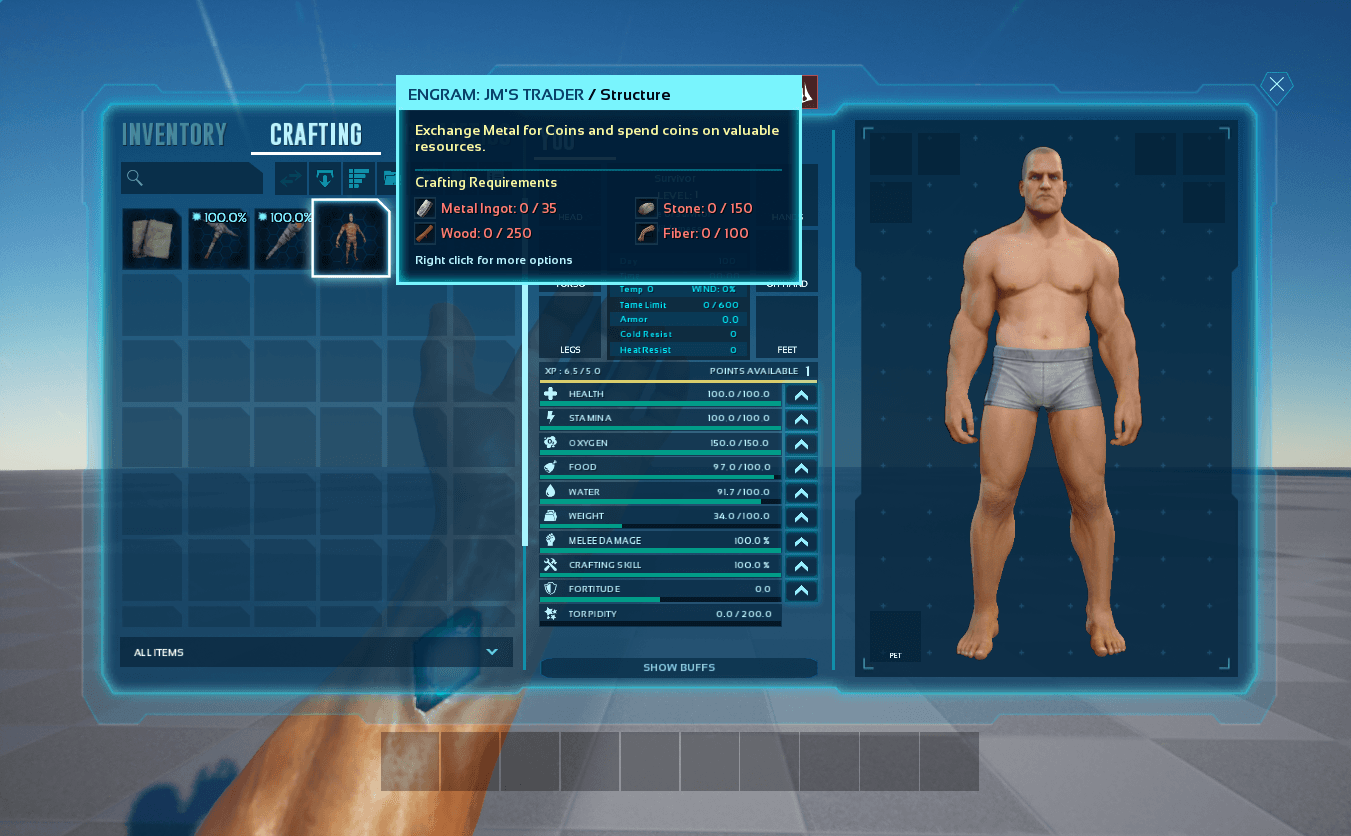
Task: Select the Crafting tab
Action: tap(316, 134)
